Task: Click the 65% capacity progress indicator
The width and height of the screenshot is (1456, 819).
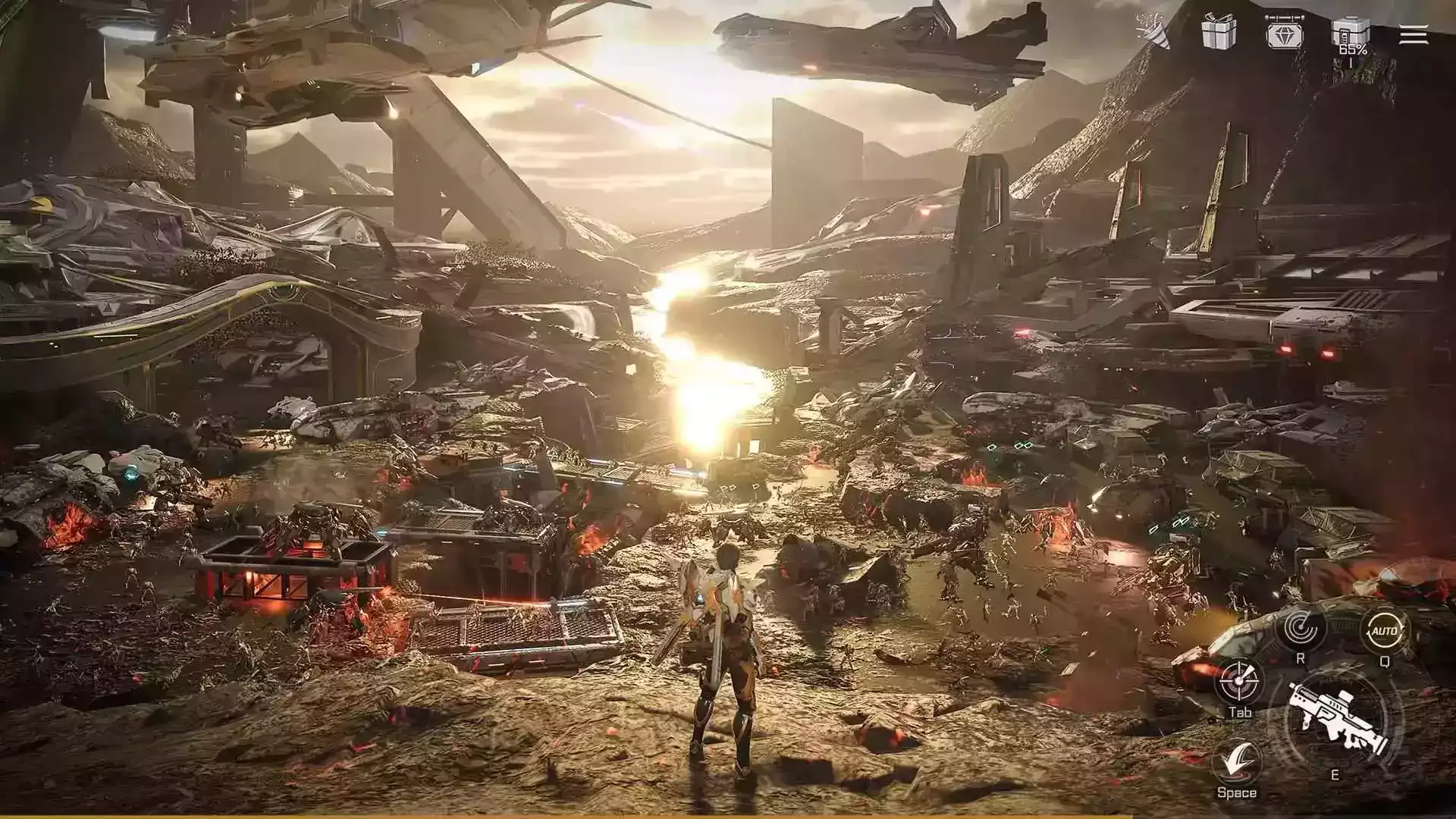Action: pyautogui.click(x=1354, y=47)
